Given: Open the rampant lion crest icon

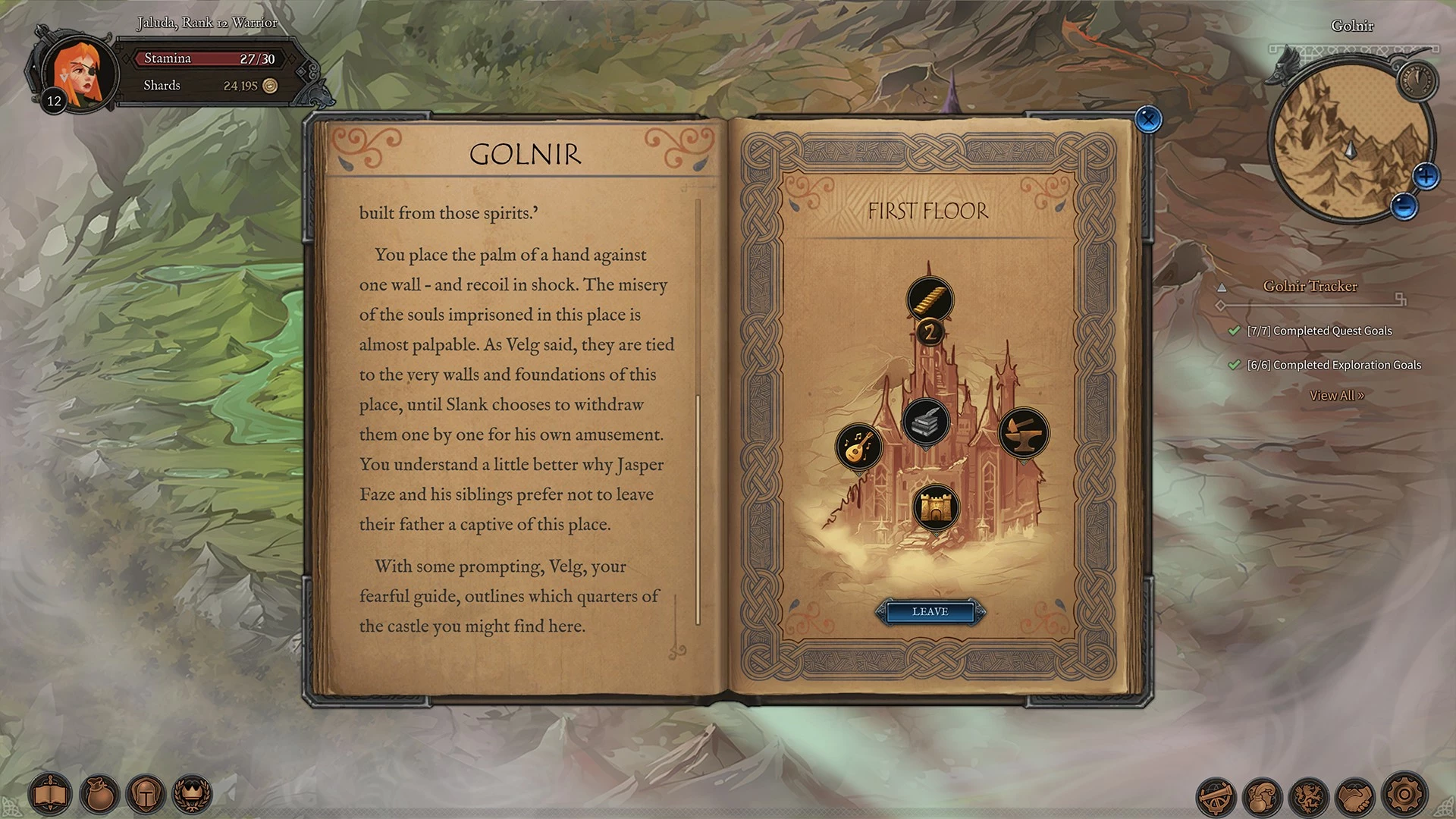Looking at the screenshot, I should click(1310, 795).
